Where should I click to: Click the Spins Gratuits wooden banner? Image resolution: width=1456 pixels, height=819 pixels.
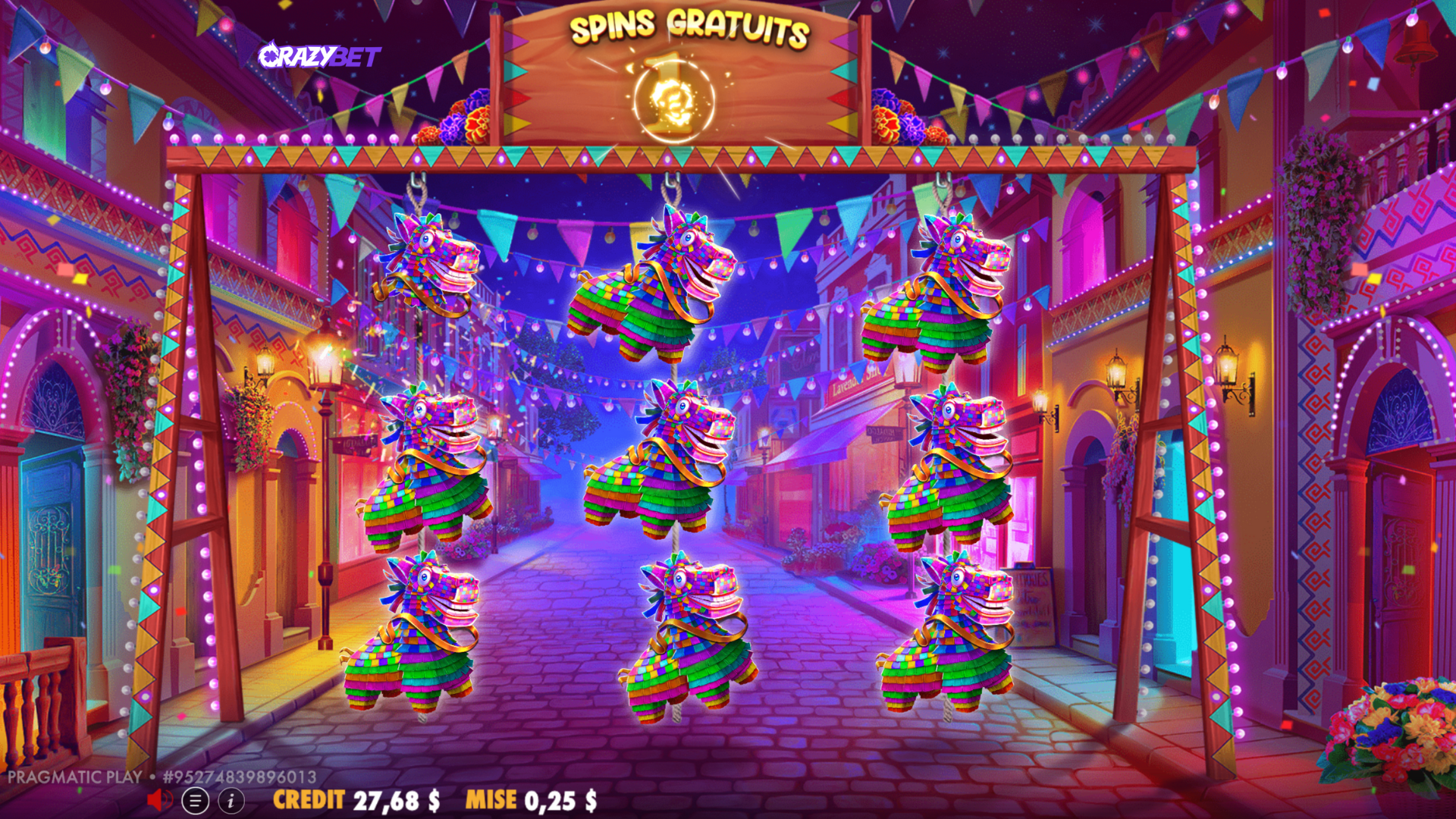[675, 32]
